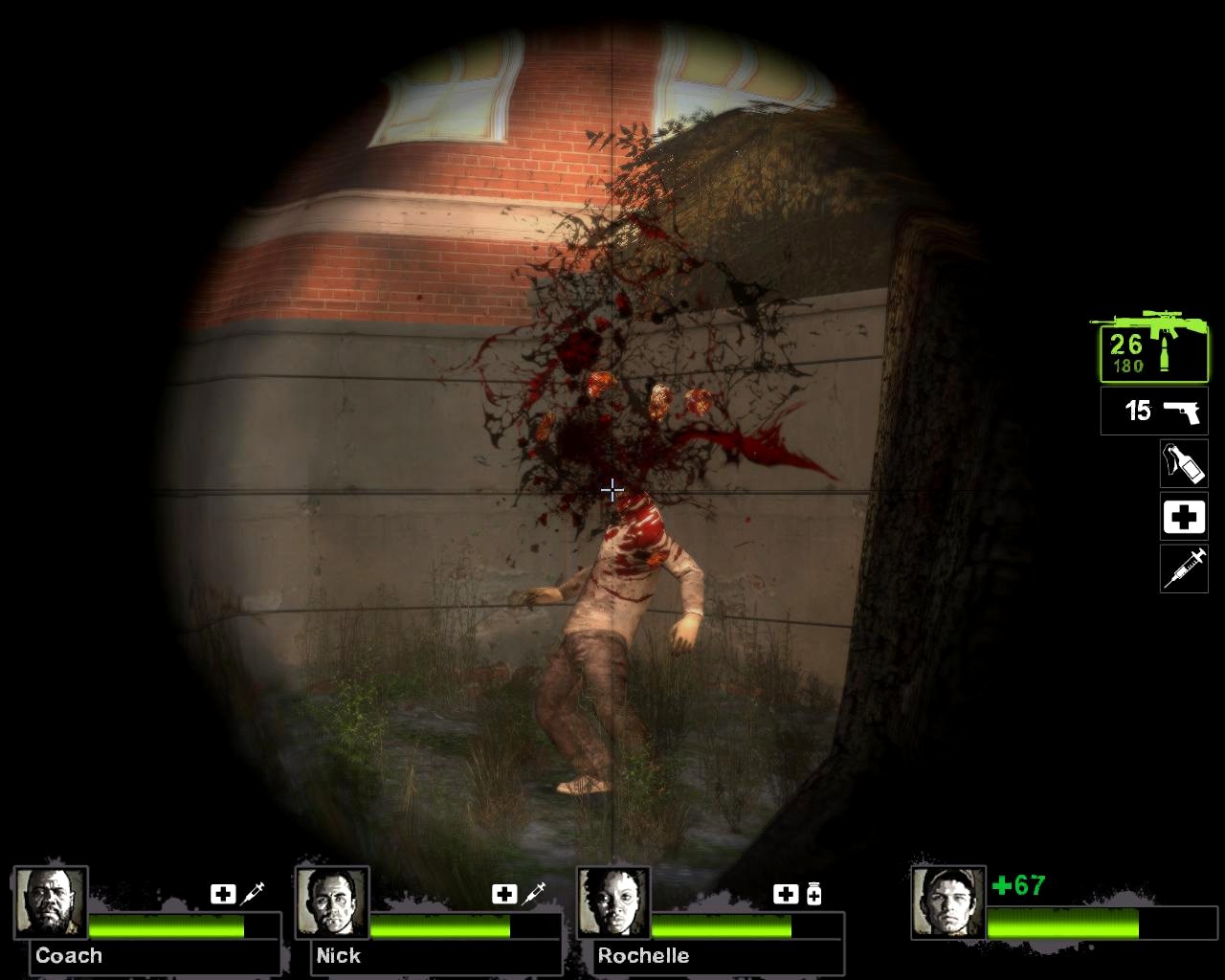The image size is (1225, 980).
Task: Click Nick's adrenaline syringe icon
Action: click(533, 894)
